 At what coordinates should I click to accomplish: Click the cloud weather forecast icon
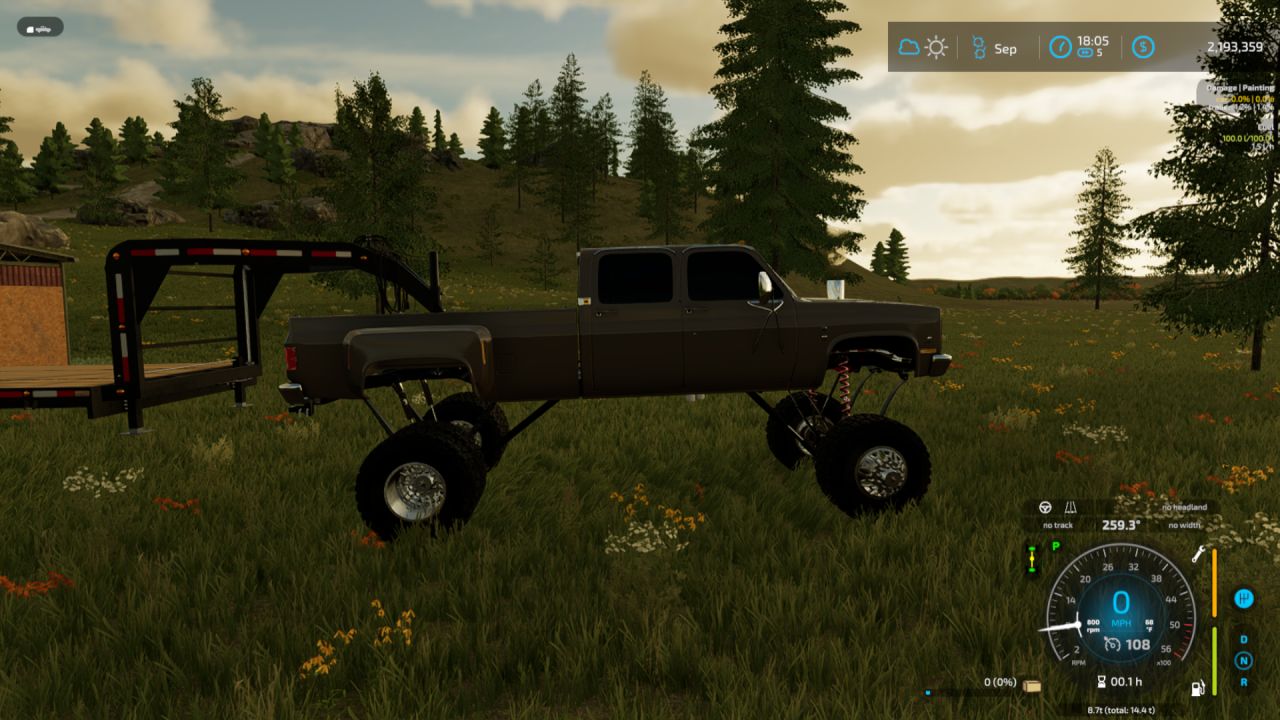tap(909, 47)
